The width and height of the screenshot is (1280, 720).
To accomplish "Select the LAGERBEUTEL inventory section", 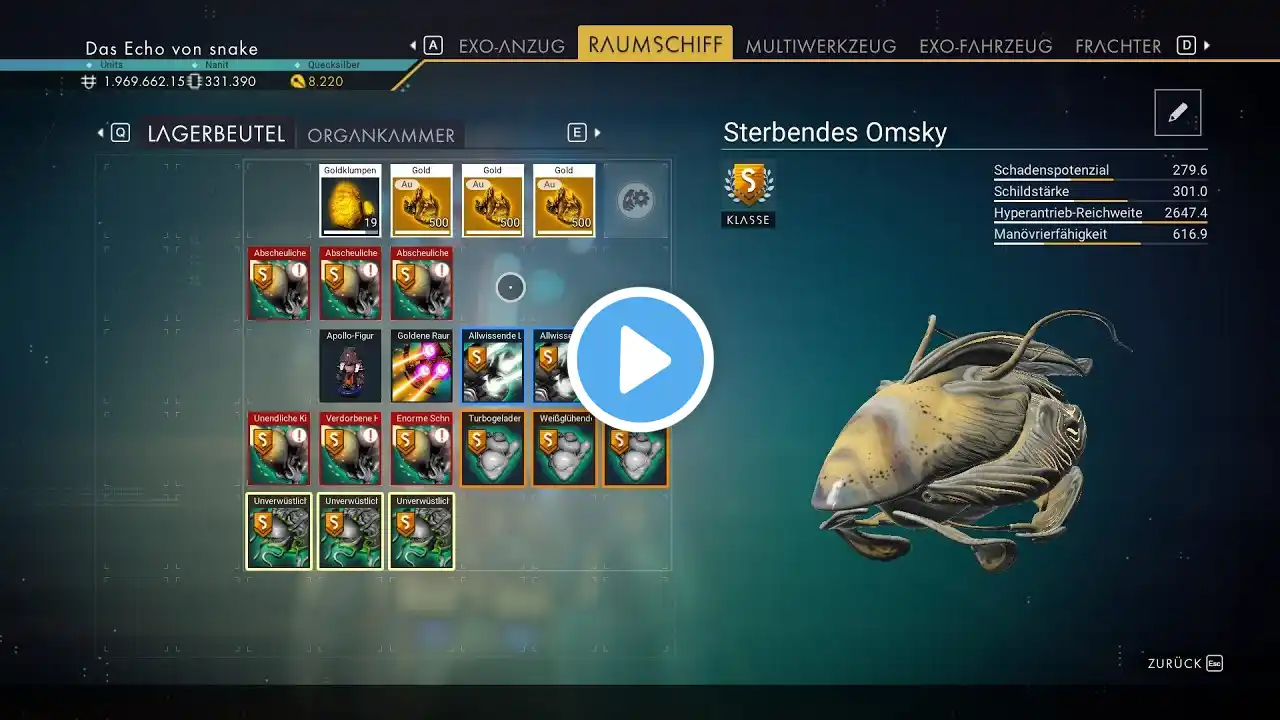I will click(x=216, y=134).
